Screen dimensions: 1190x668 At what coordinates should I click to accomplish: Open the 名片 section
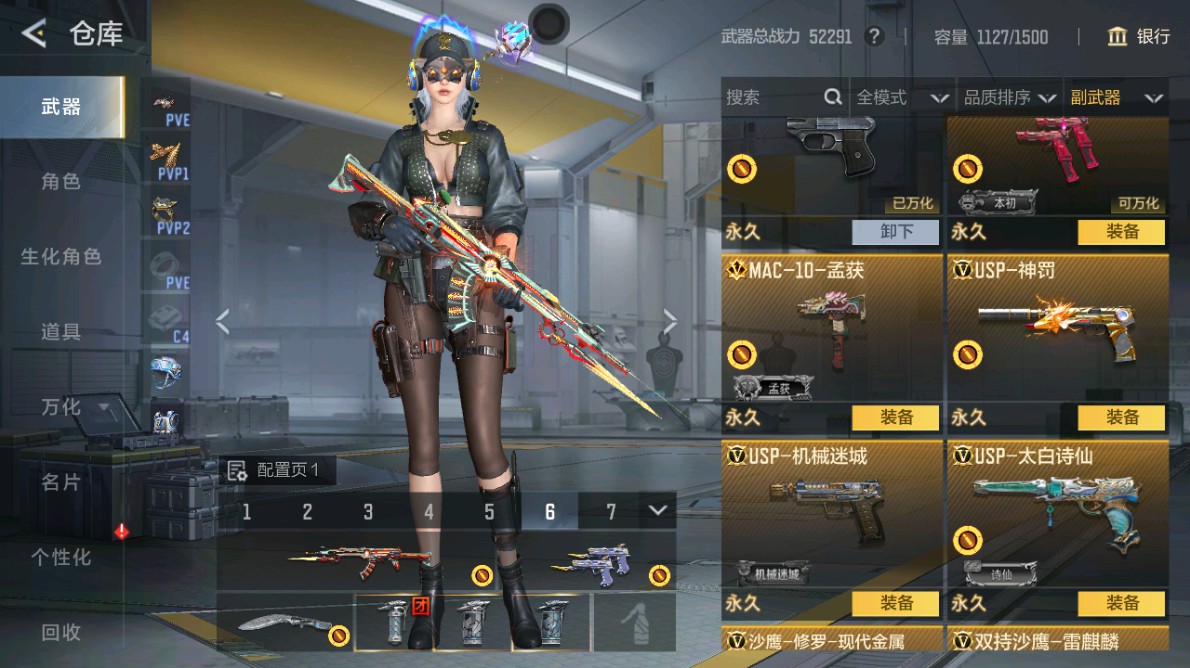coord(61,482)
